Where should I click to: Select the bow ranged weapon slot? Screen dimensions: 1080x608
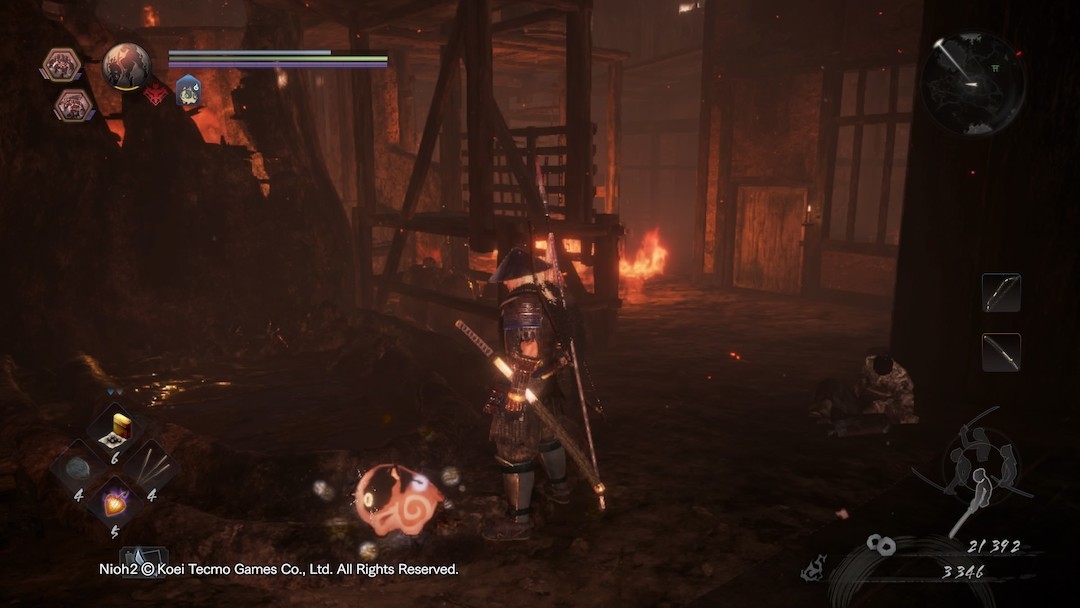tap(1000, 292)
